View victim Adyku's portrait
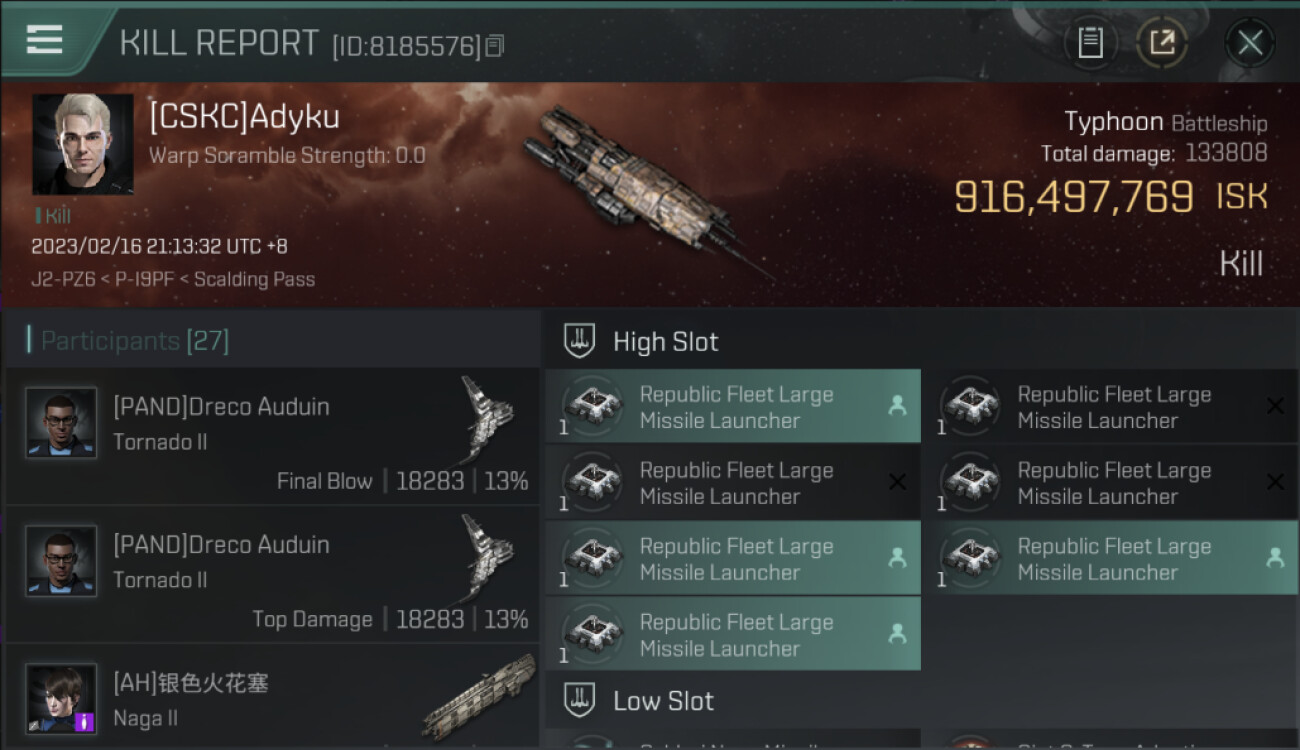The height and width of the screenshot is (750, 1300). [82, 144]
